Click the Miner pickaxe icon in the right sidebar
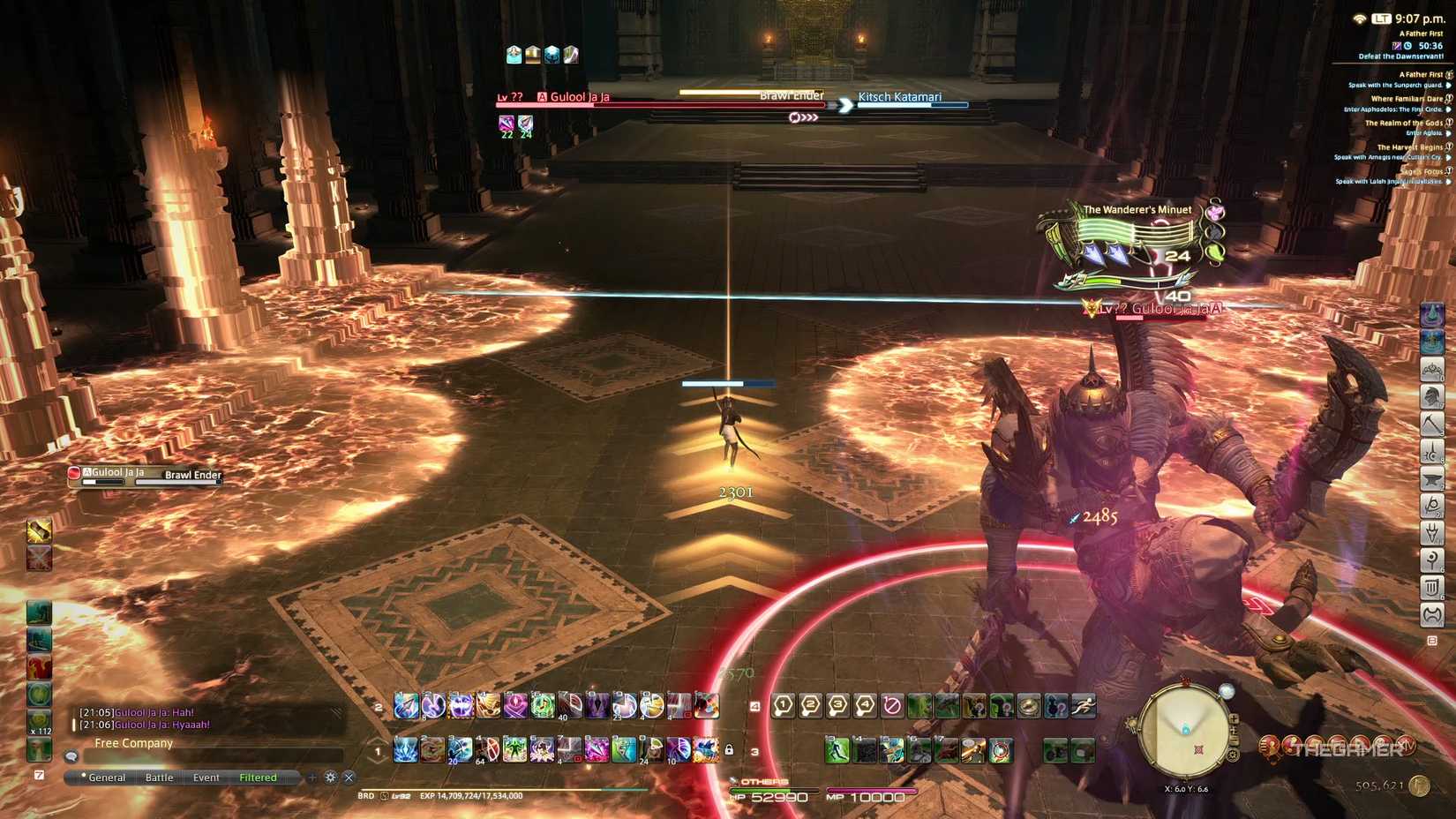 1430,422
